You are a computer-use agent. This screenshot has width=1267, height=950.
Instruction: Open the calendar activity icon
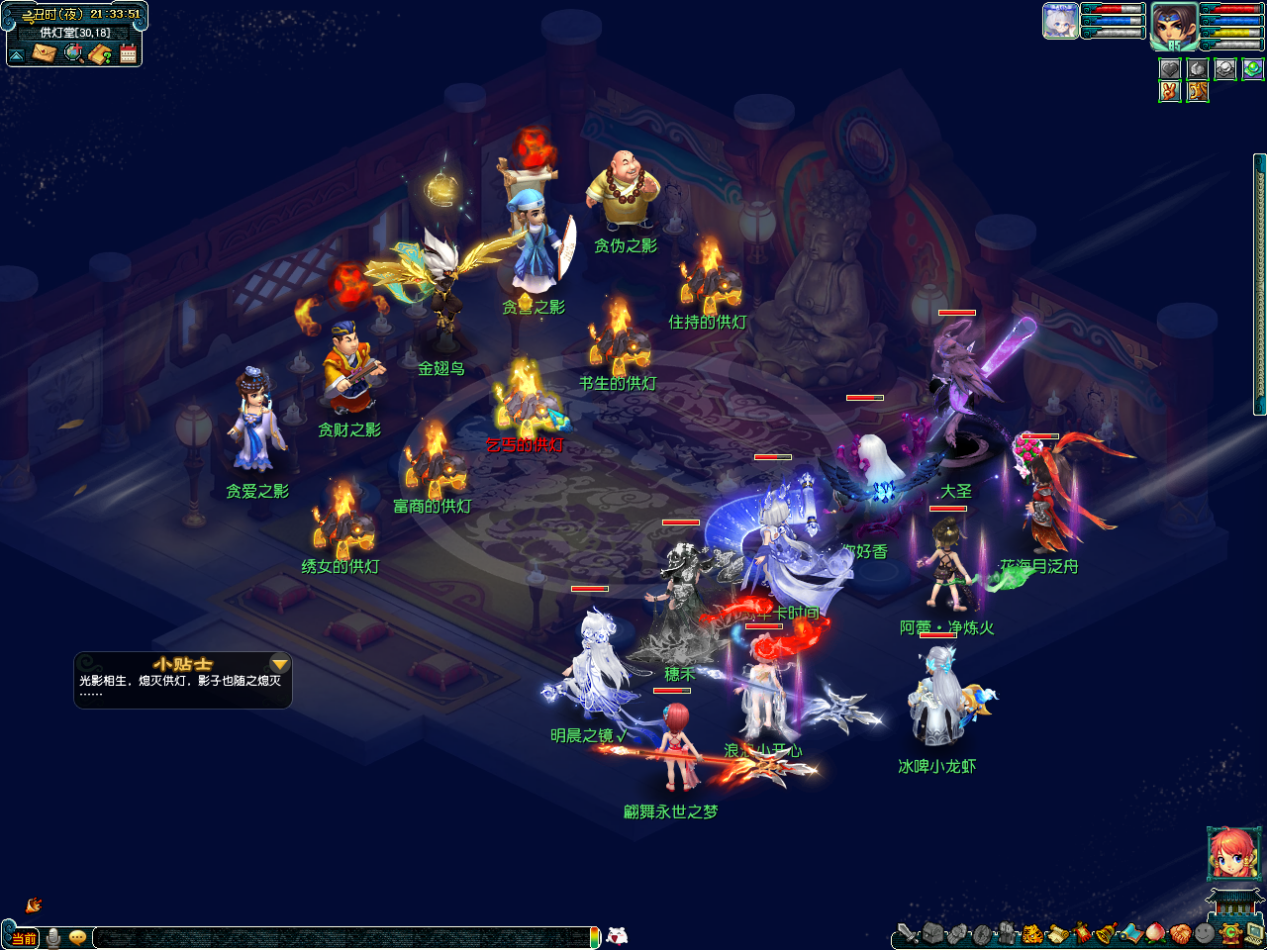pyautogui.click(x=128, y=54)
